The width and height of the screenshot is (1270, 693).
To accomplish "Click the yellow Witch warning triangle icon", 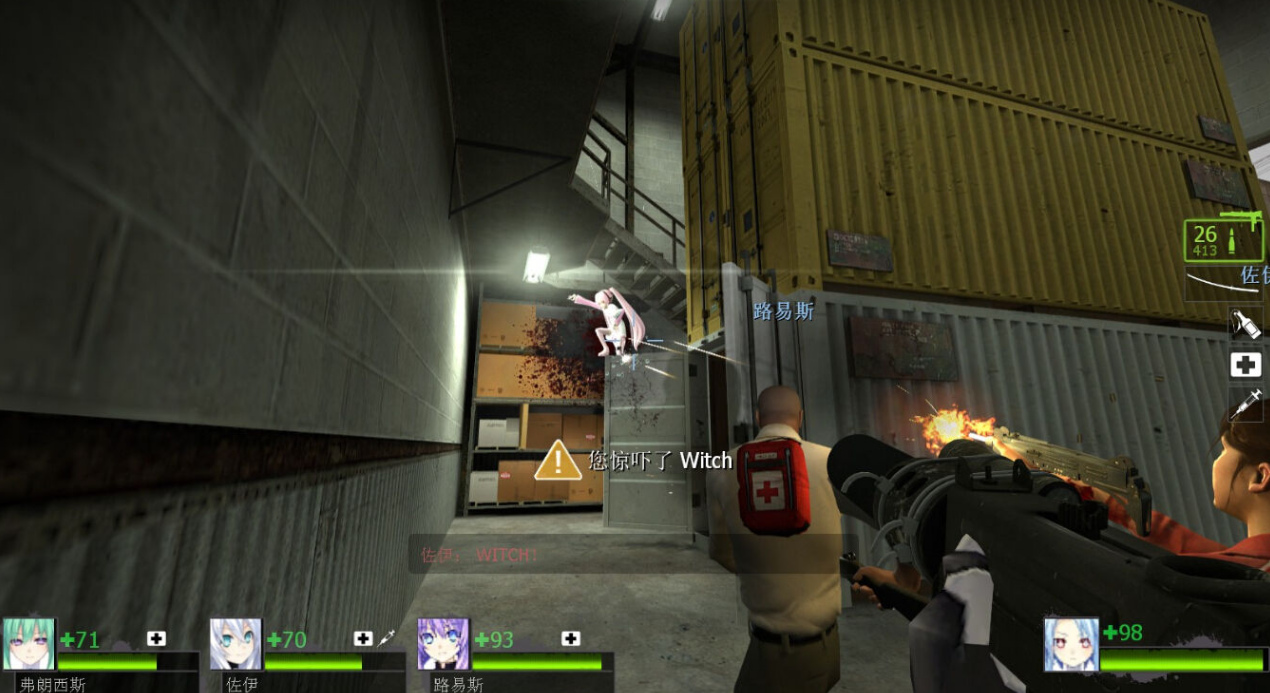I will 557,461.
